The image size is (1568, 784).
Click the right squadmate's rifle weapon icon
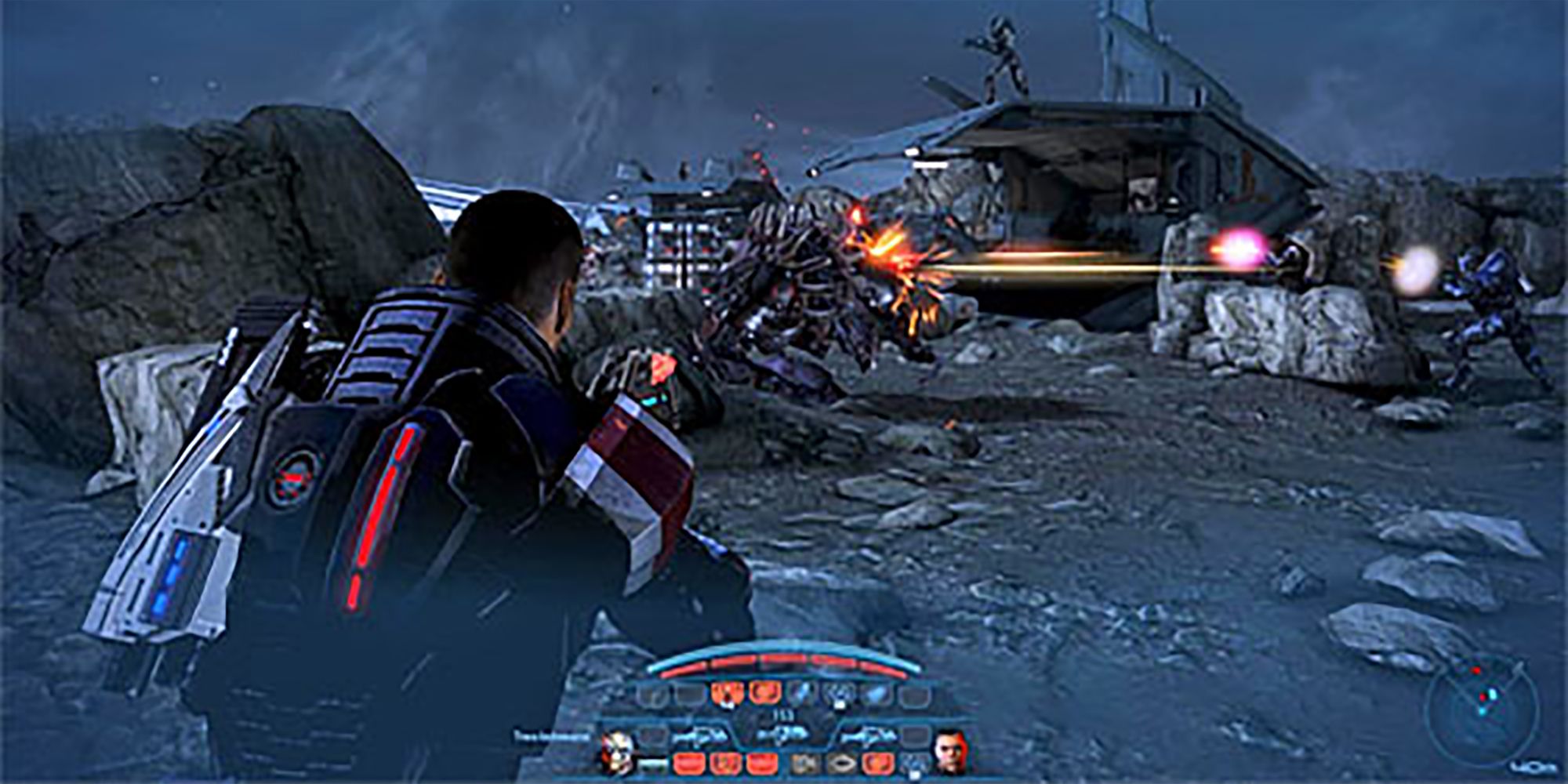(x=869, y=735)
